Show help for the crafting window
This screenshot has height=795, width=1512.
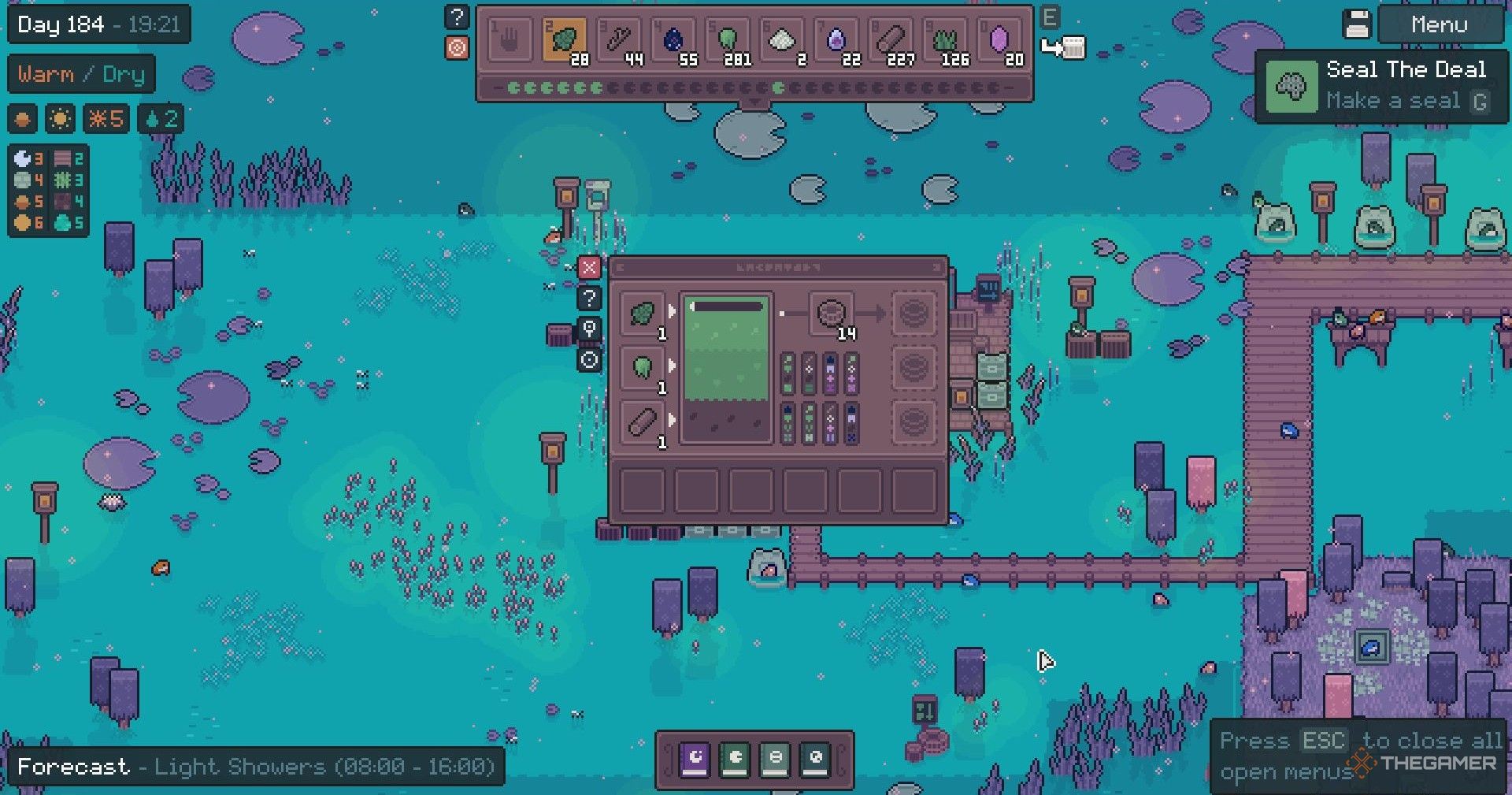click(589, 299)
